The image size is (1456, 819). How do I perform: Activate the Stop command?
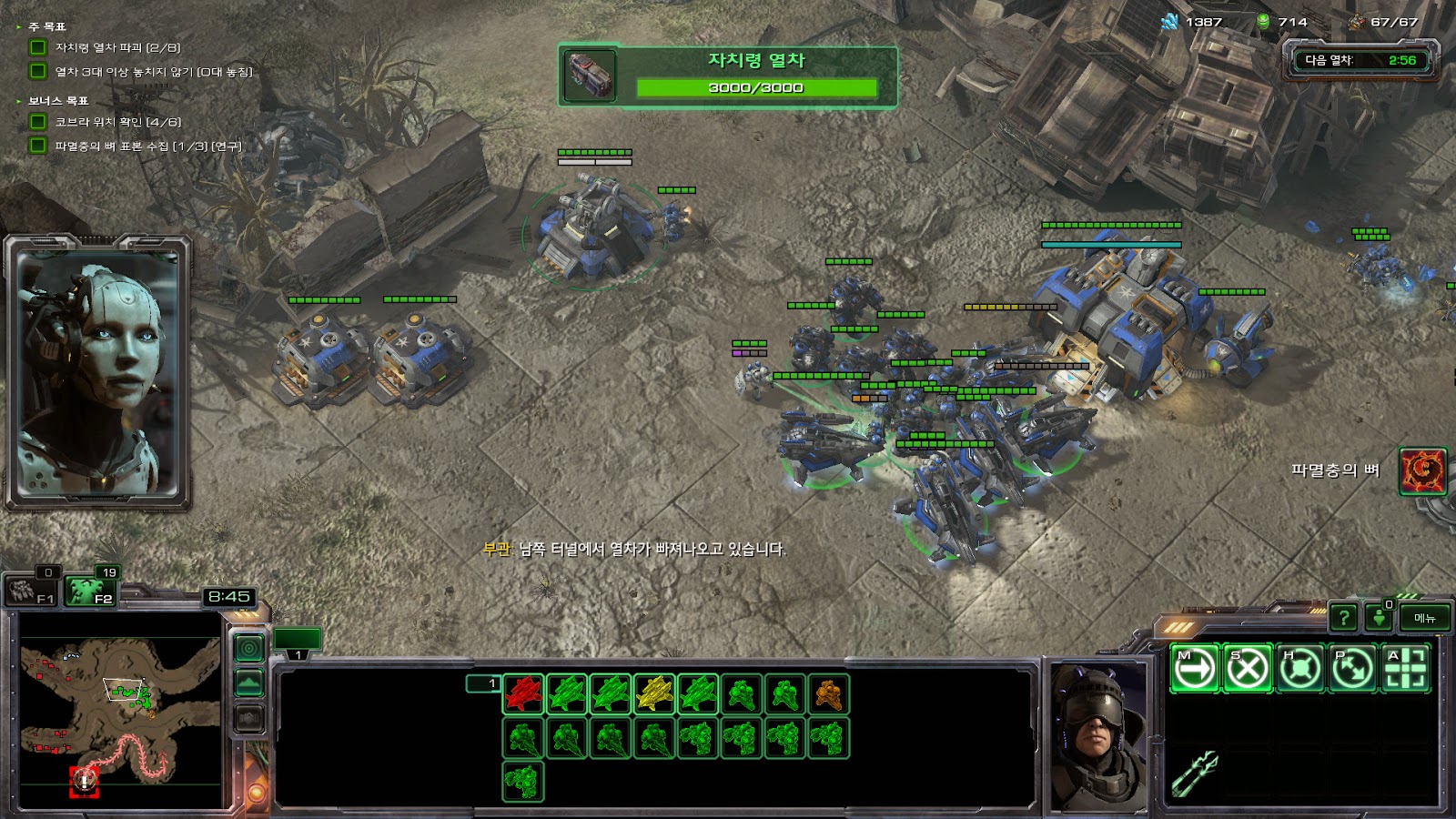(1247, 669)
